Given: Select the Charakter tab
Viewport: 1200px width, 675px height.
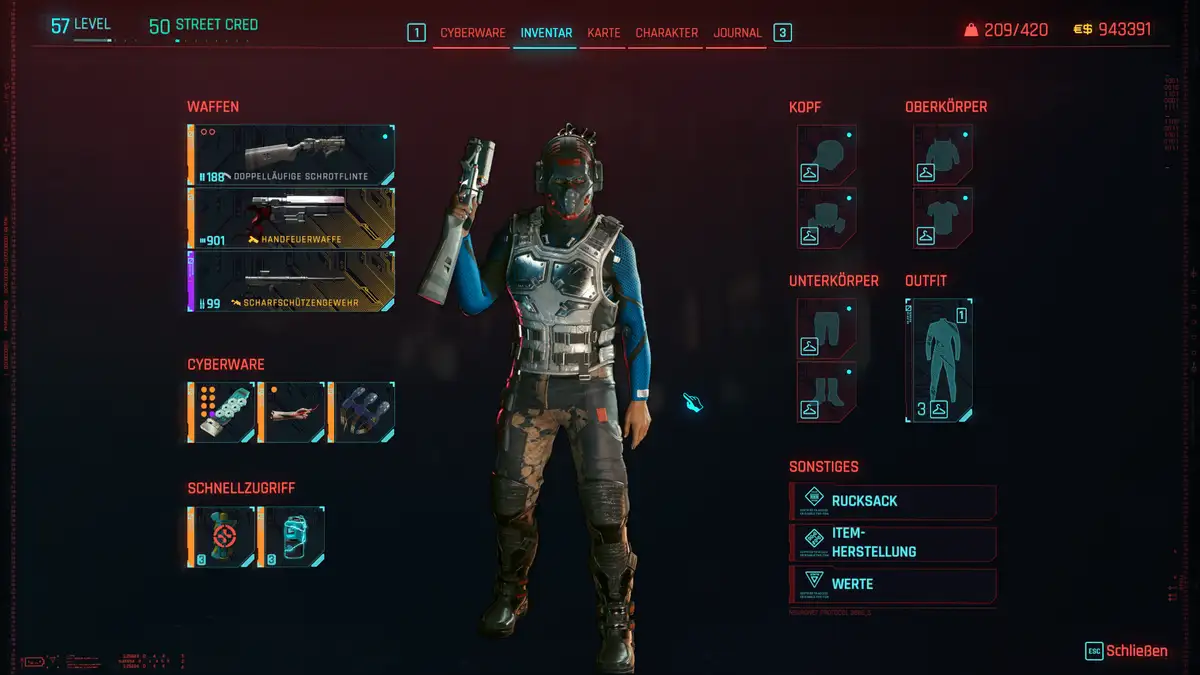Looking at the screenshot, I should click(665, 33).
